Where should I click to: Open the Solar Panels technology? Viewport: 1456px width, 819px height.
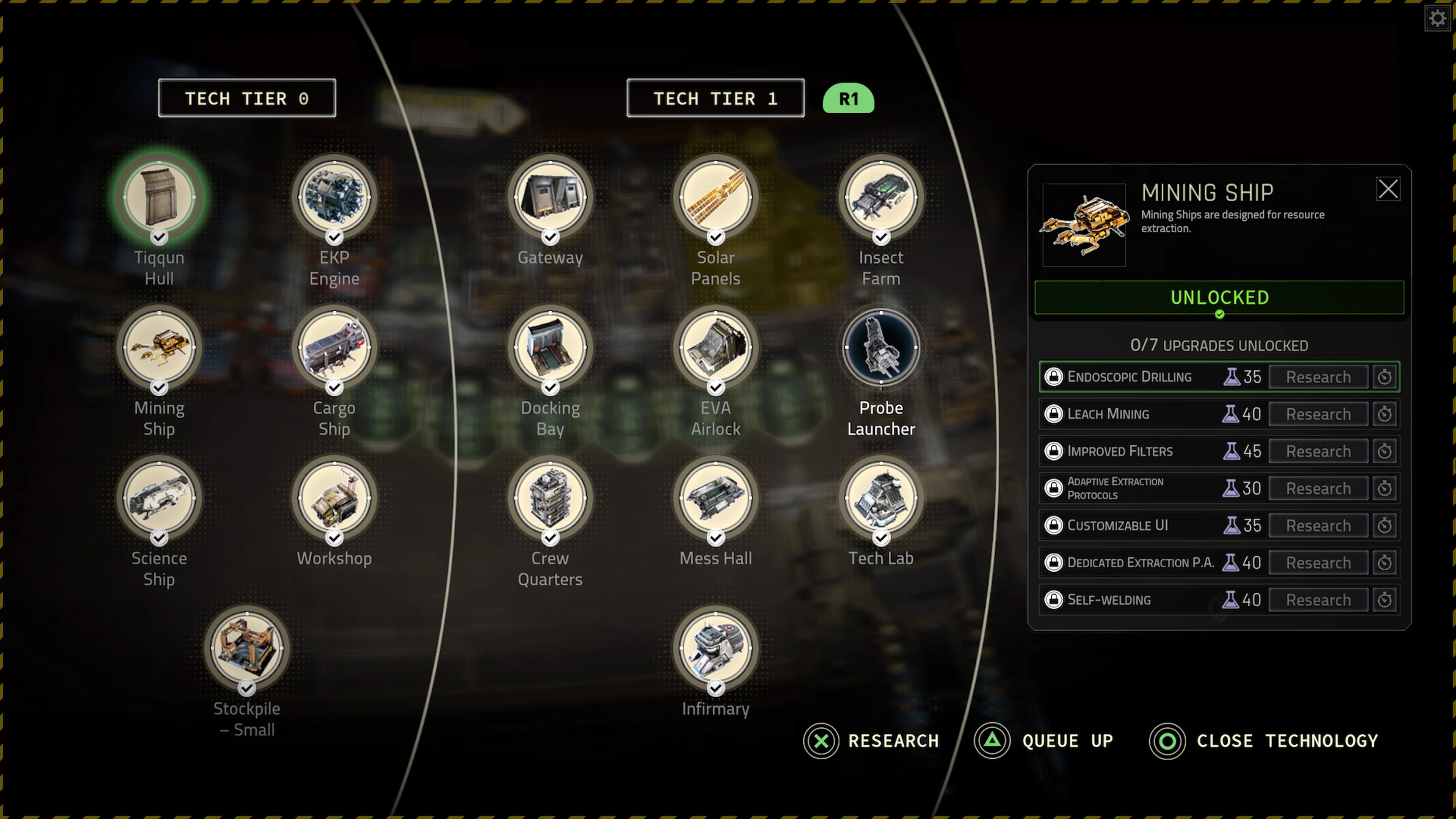[715, 197]
